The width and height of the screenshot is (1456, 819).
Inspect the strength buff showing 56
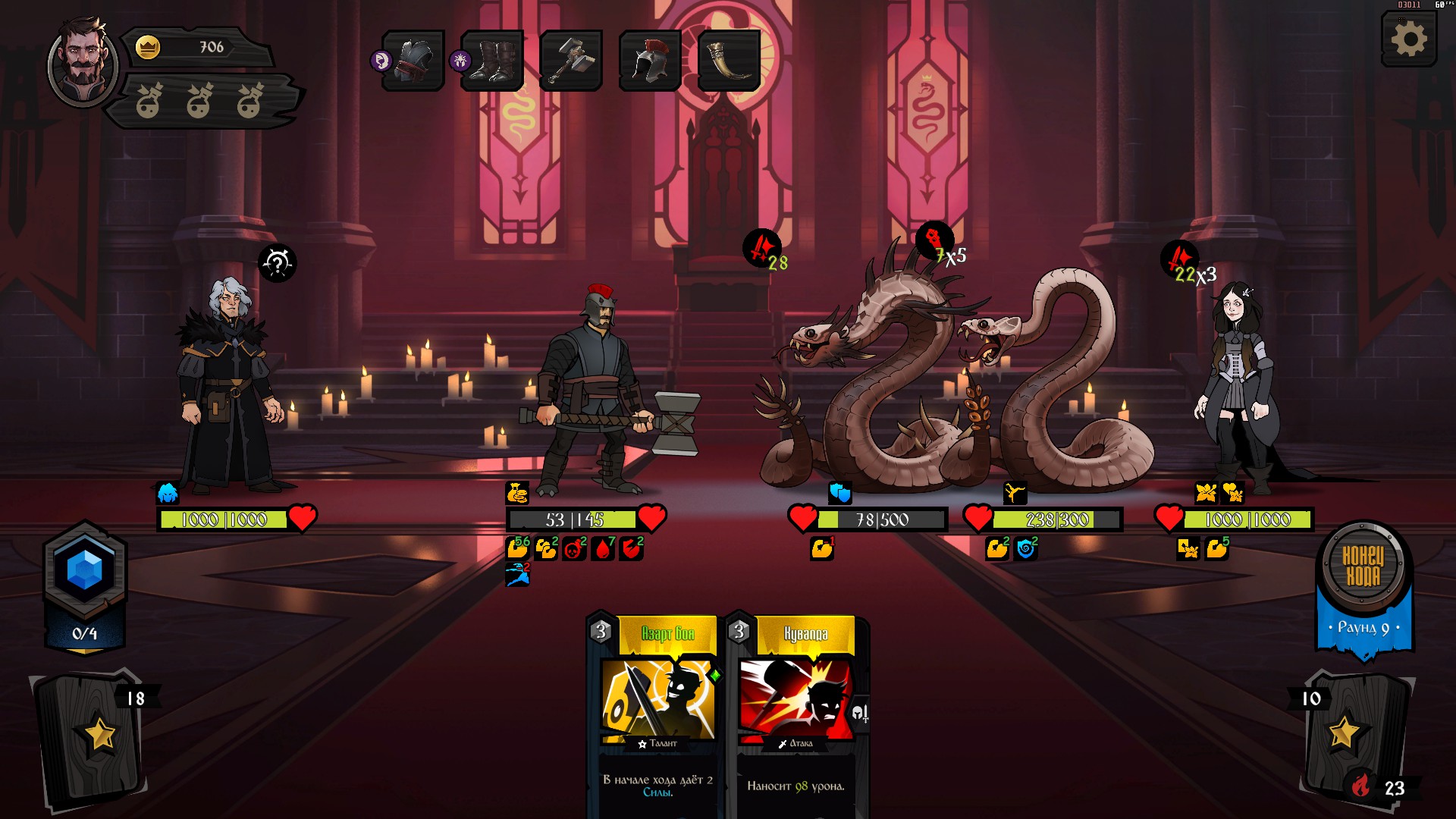point(518,548)
